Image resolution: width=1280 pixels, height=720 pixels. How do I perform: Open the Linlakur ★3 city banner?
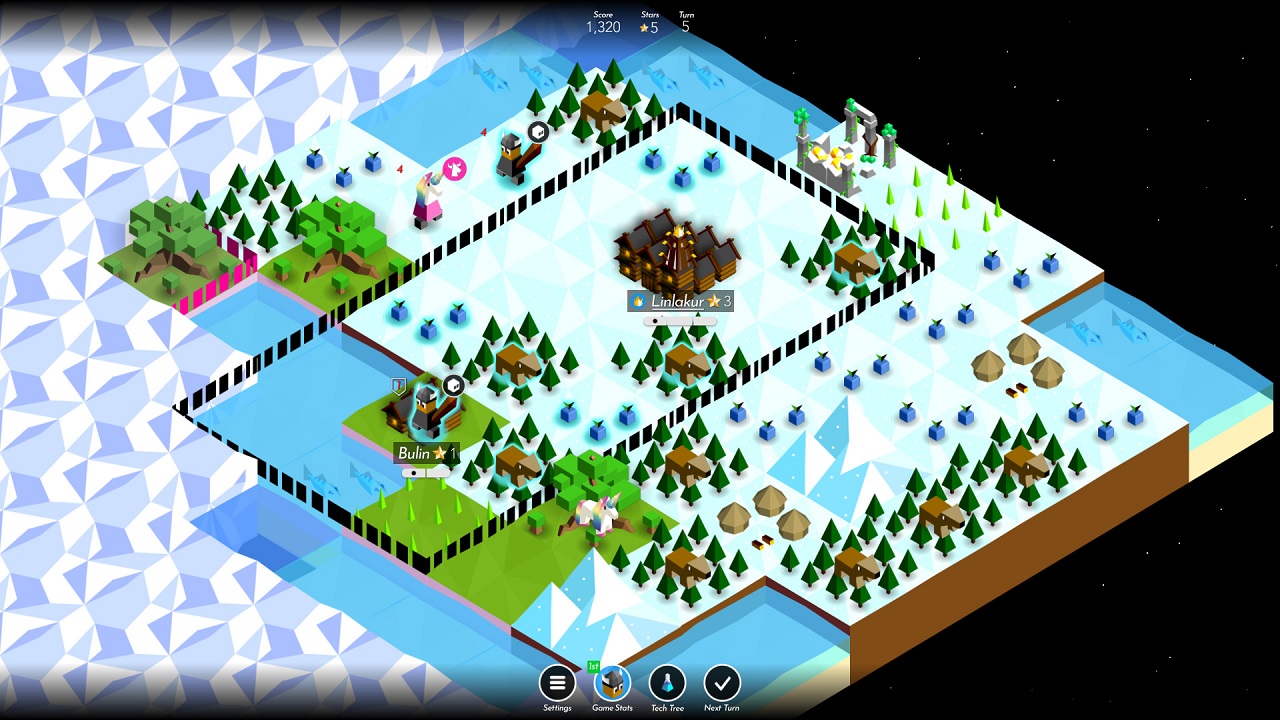tap(685, 301)
